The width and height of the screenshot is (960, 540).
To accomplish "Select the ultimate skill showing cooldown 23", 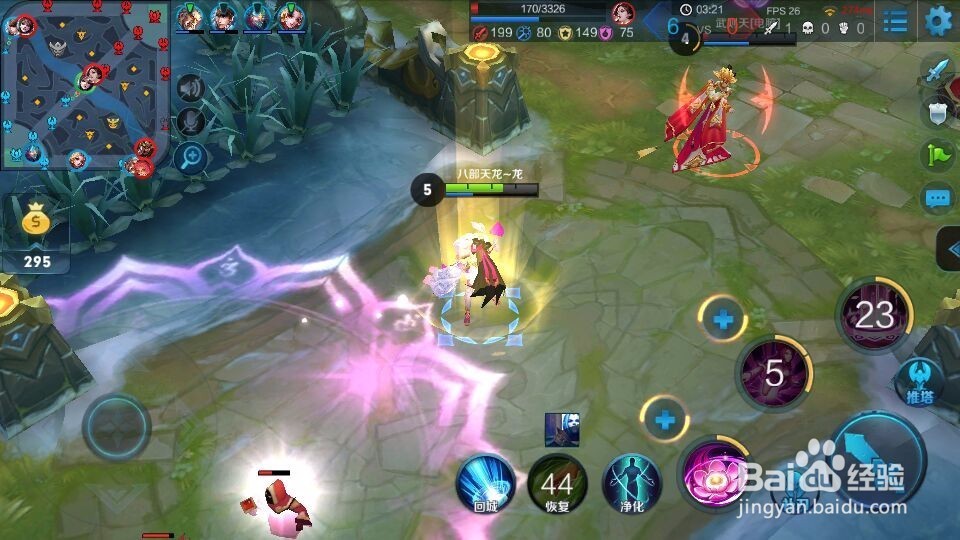I will 873,315.
